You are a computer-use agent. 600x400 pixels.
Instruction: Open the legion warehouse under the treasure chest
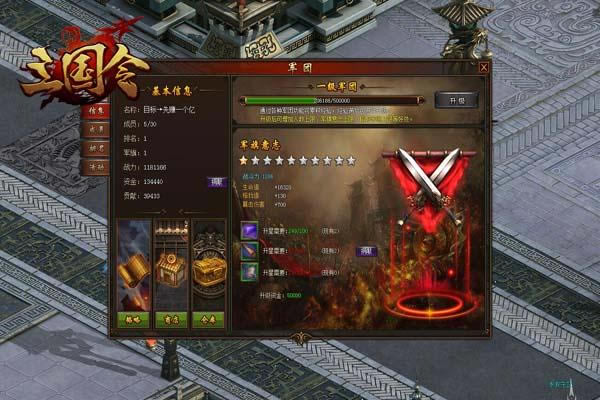pyautogui.click(x=208, y=320)
